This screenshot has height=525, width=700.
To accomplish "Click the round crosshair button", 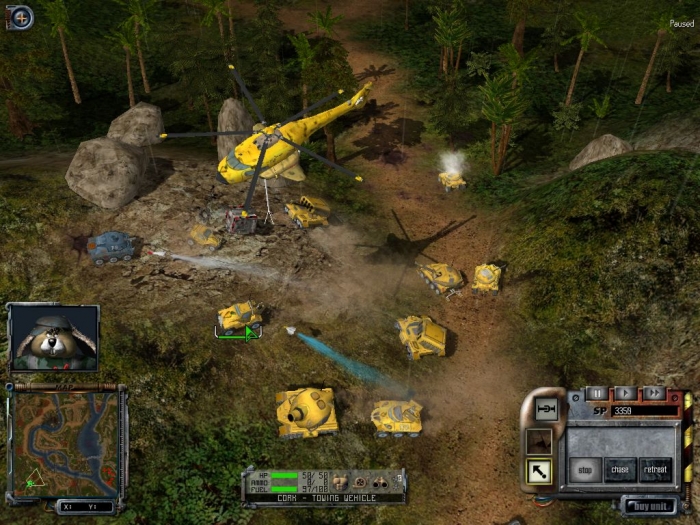I will (20, 17).
